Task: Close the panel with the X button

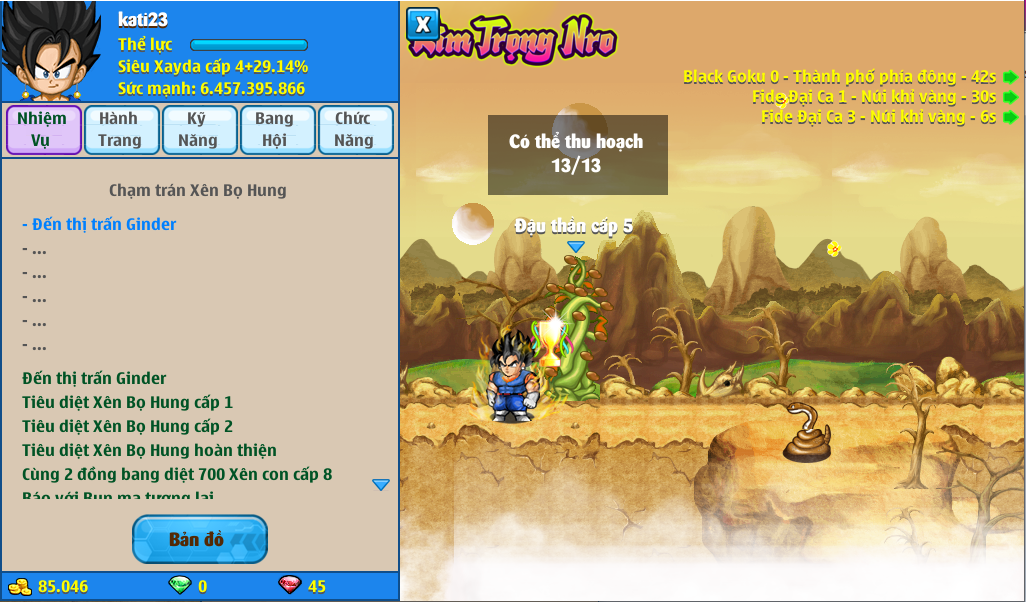Action: 423,24
